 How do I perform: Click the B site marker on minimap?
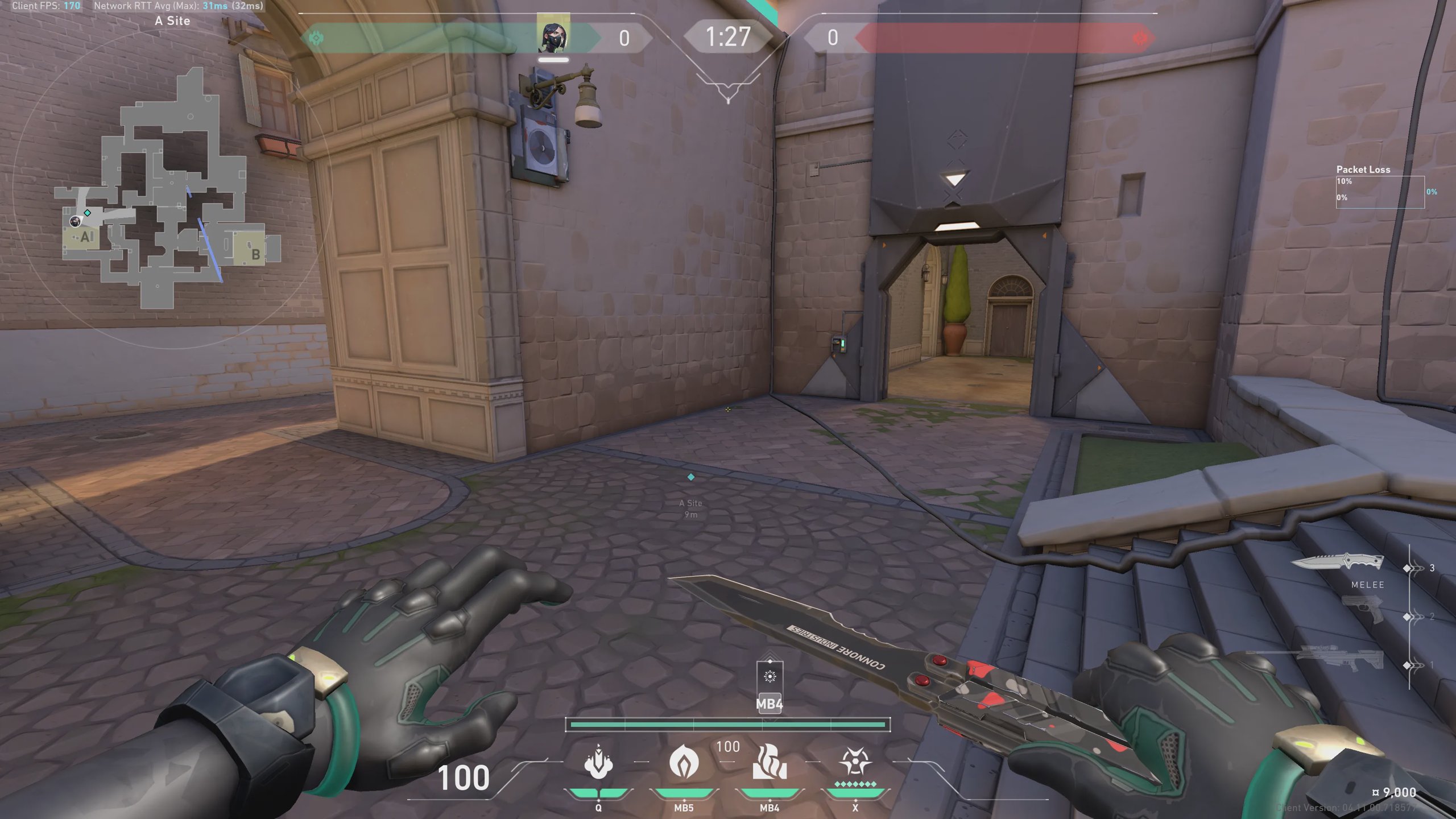[x=255, y=254]
